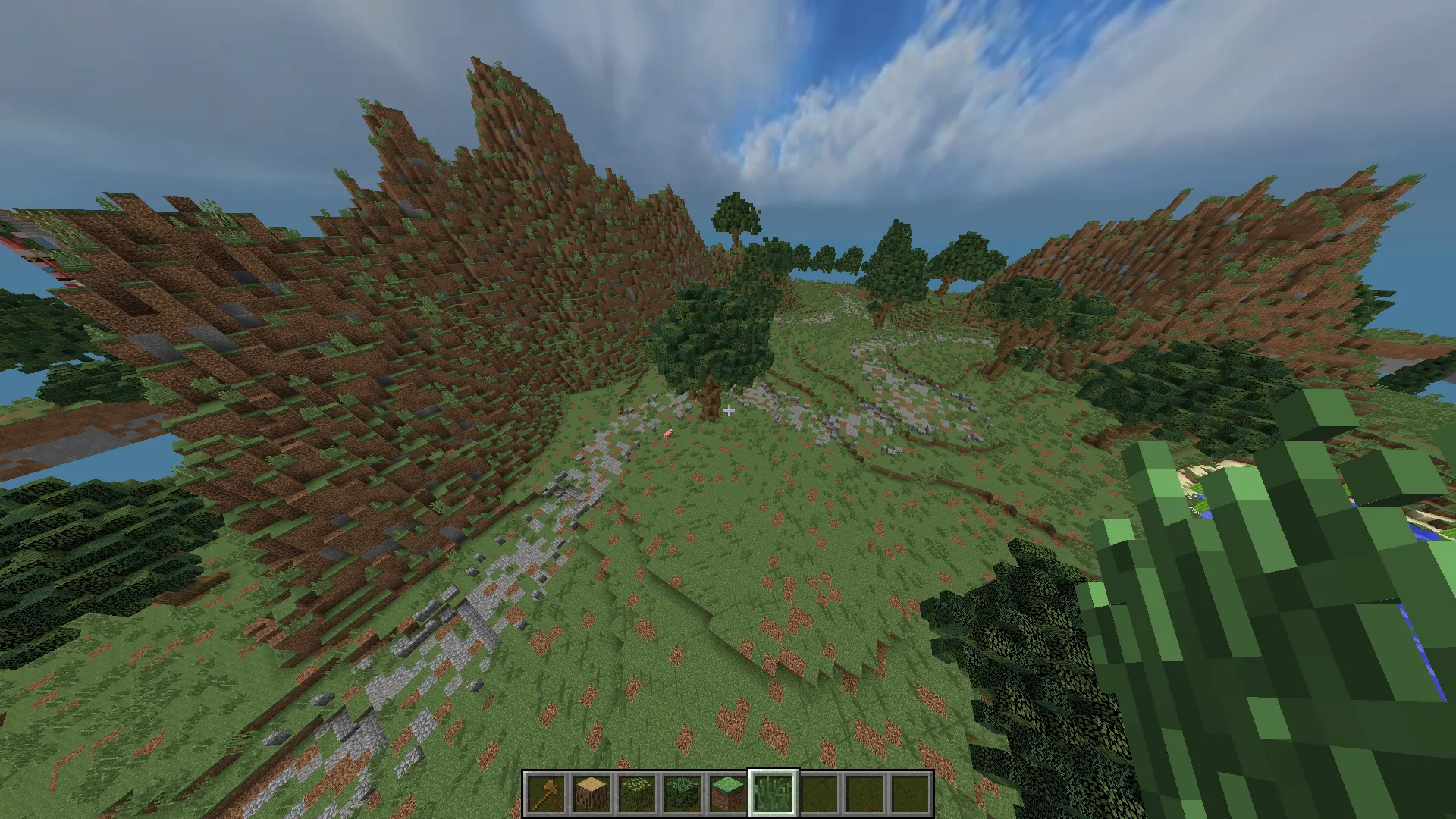Select the wood log block slot
The image size is (1456, 819).
(591, 793)
